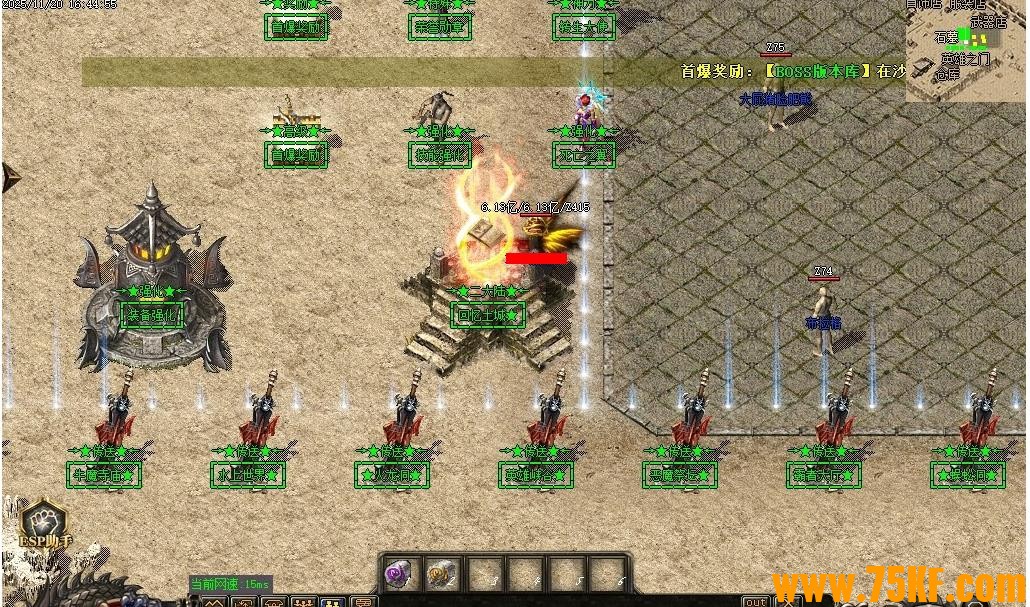Use the purple scroll in the hotbar

(x=400, y=574)
